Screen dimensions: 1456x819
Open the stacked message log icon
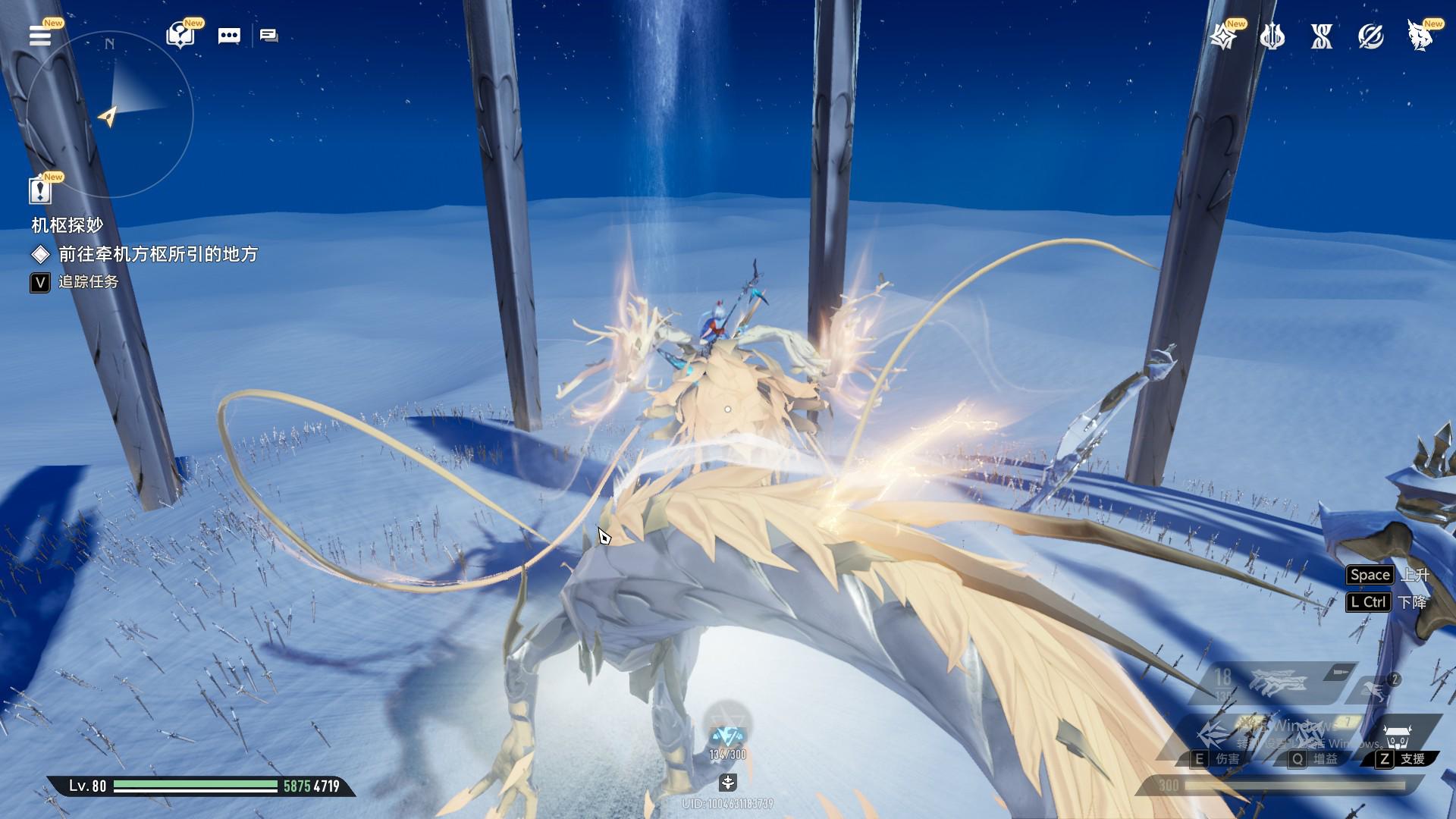point(268,36)
